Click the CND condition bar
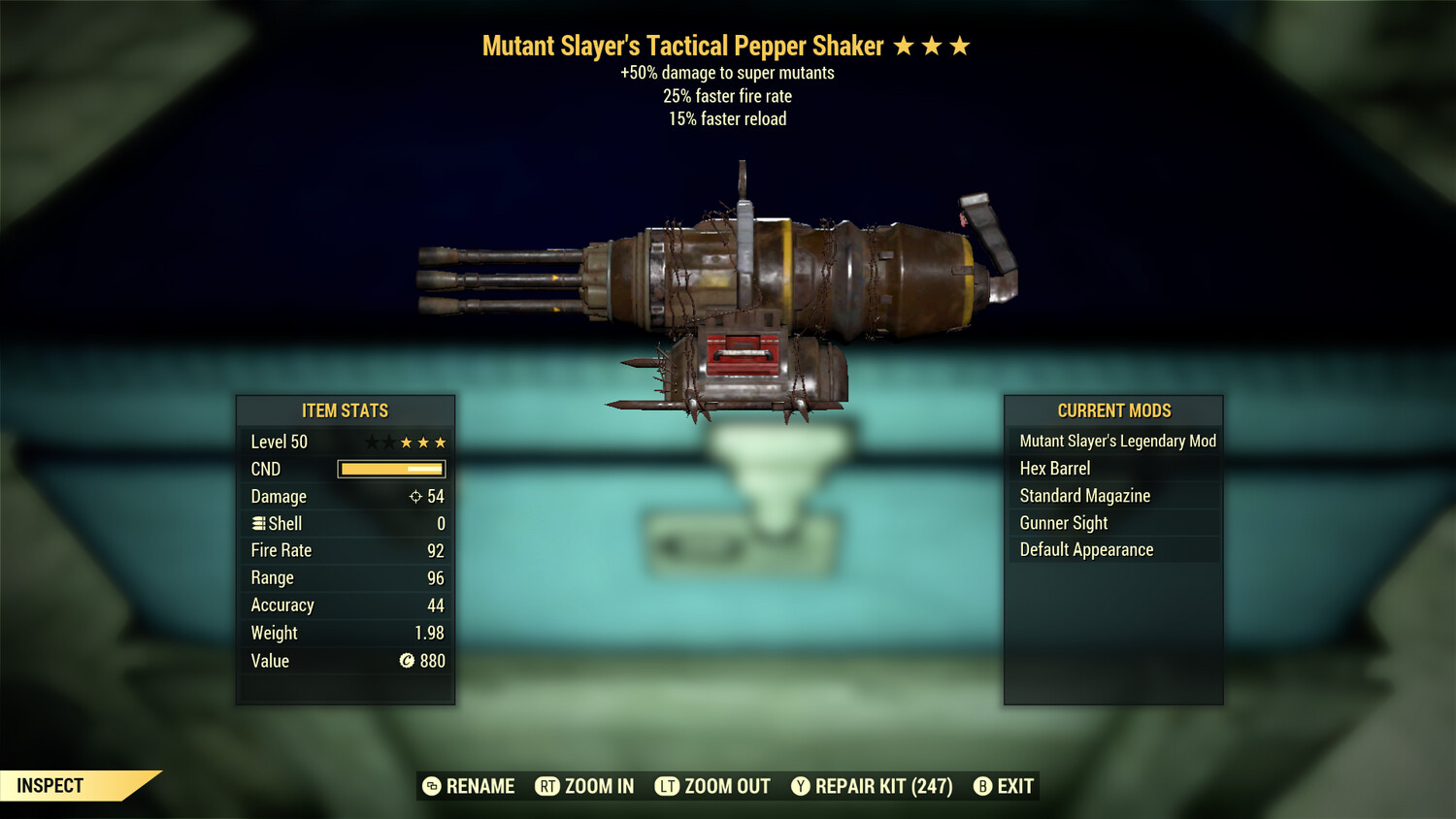 pos(390,469)
